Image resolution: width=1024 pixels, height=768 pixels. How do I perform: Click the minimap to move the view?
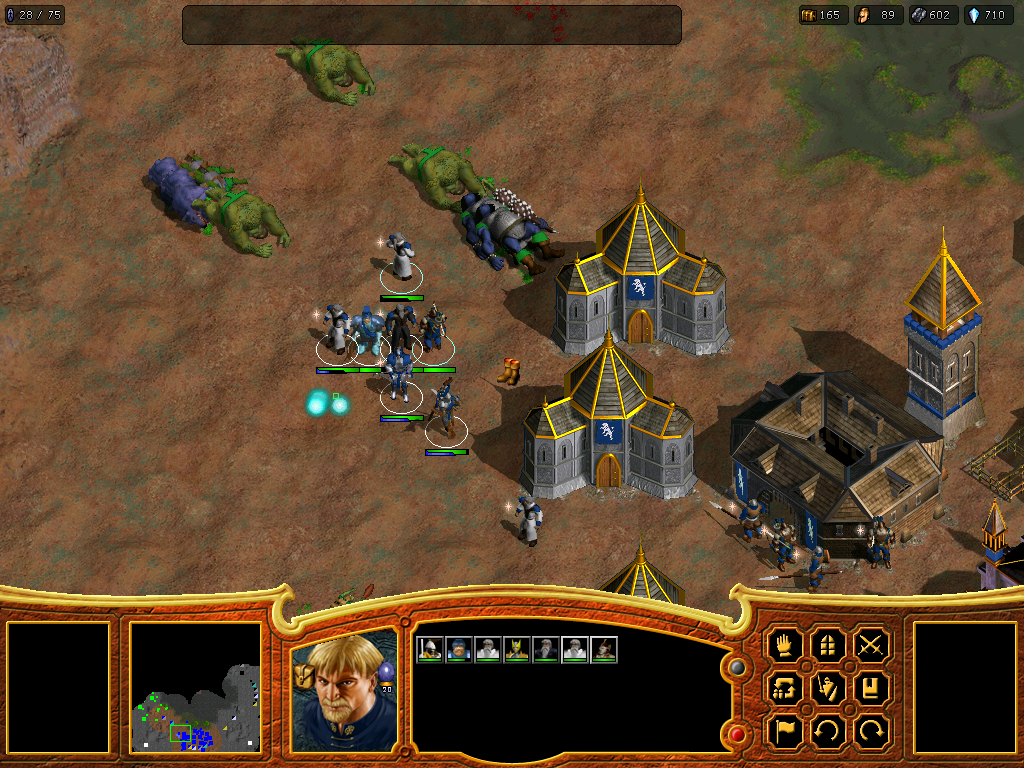[196, 688]
